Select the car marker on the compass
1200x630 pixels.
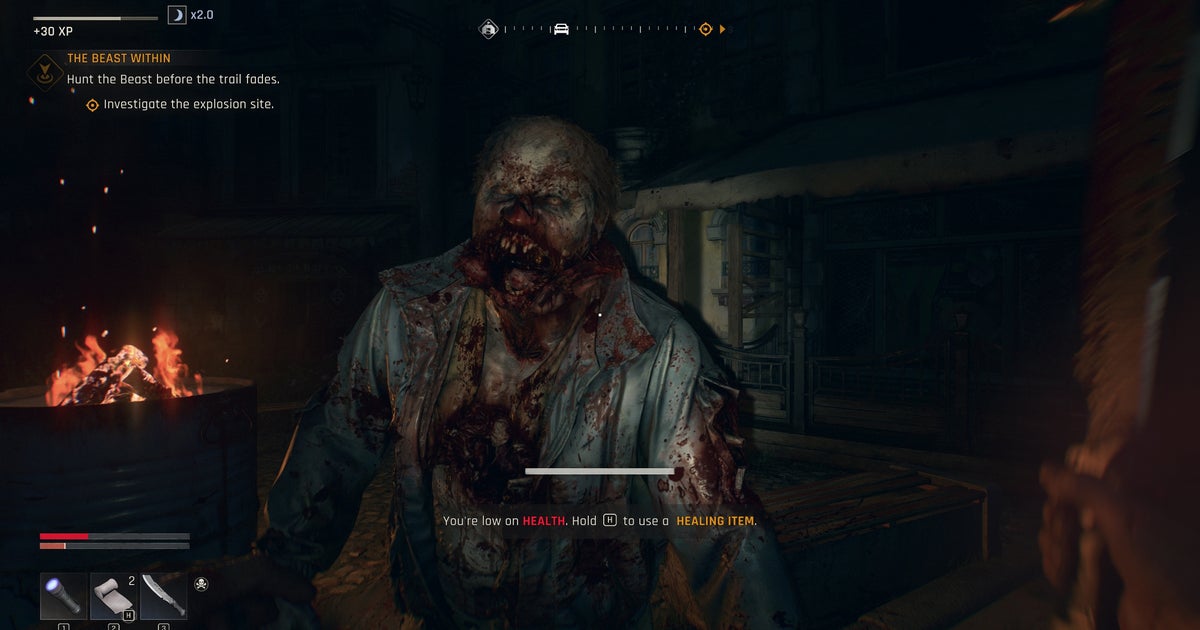point(561,29)
